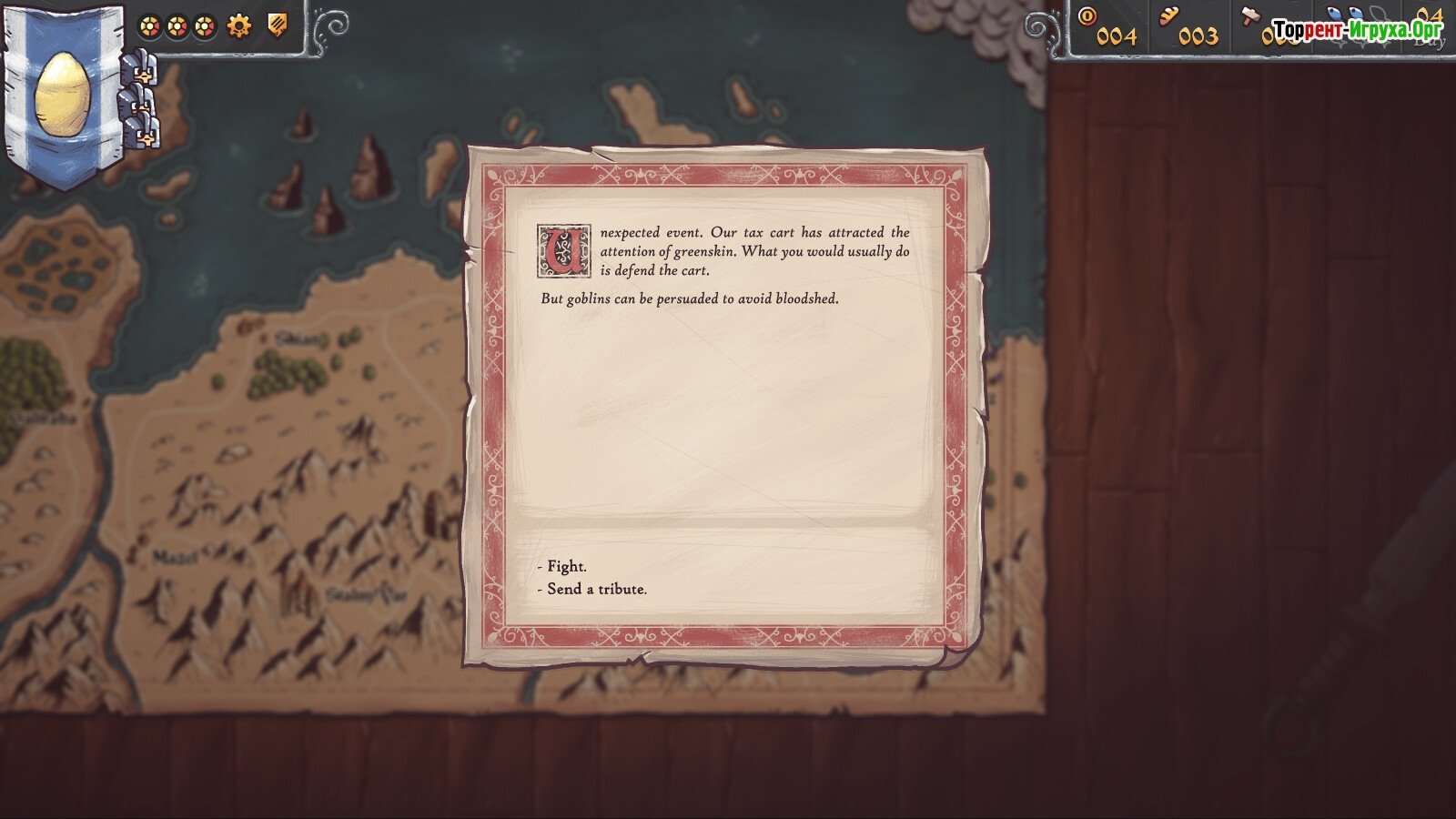Select the Send a tribute reply
Screen dimensions: 1456x819
[596, 589]
